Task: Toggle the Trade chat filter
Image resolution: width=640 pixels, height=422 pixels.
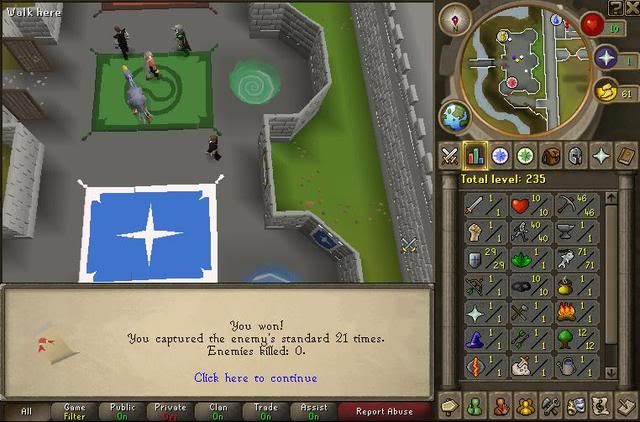Action: (x=267, y=410)
